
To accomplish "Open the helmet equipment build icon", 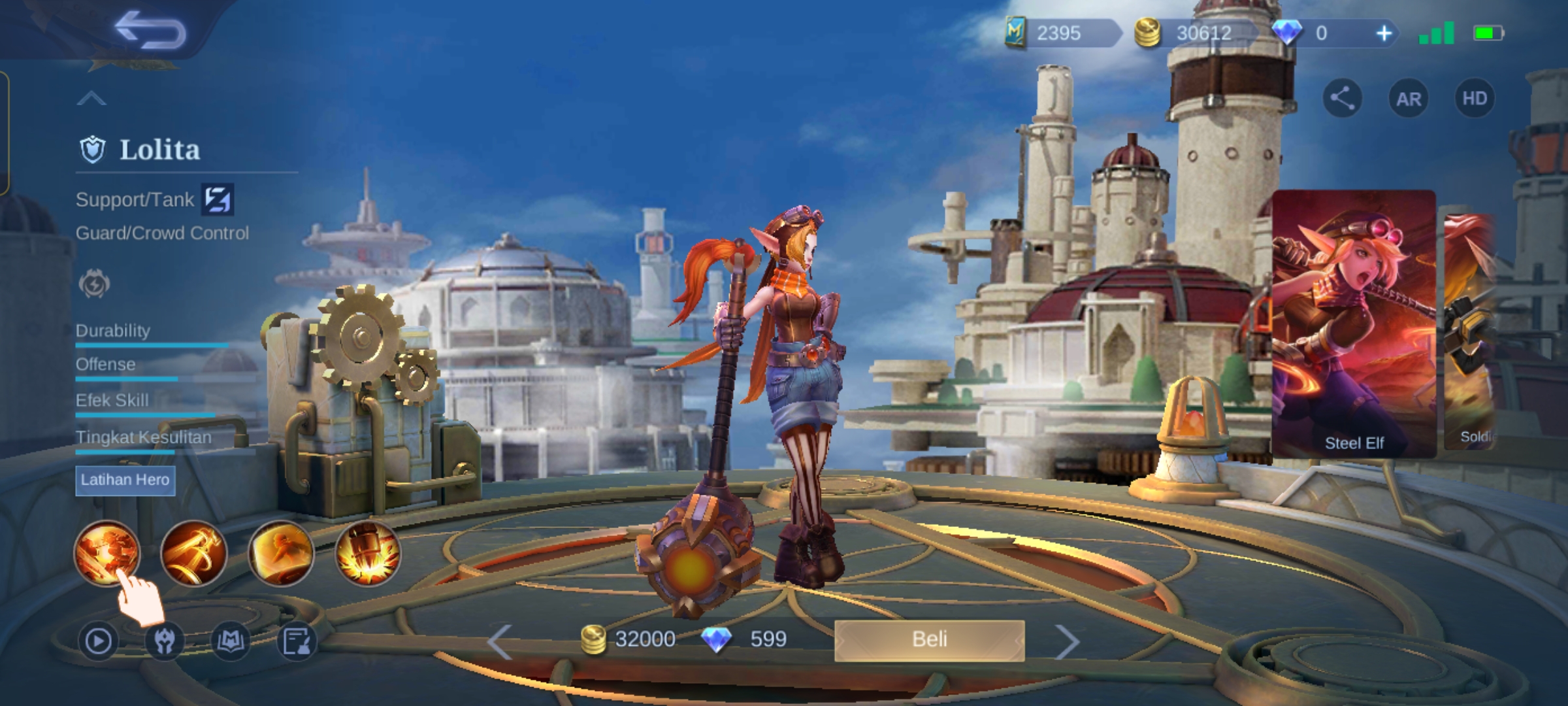I will (164, 641).
